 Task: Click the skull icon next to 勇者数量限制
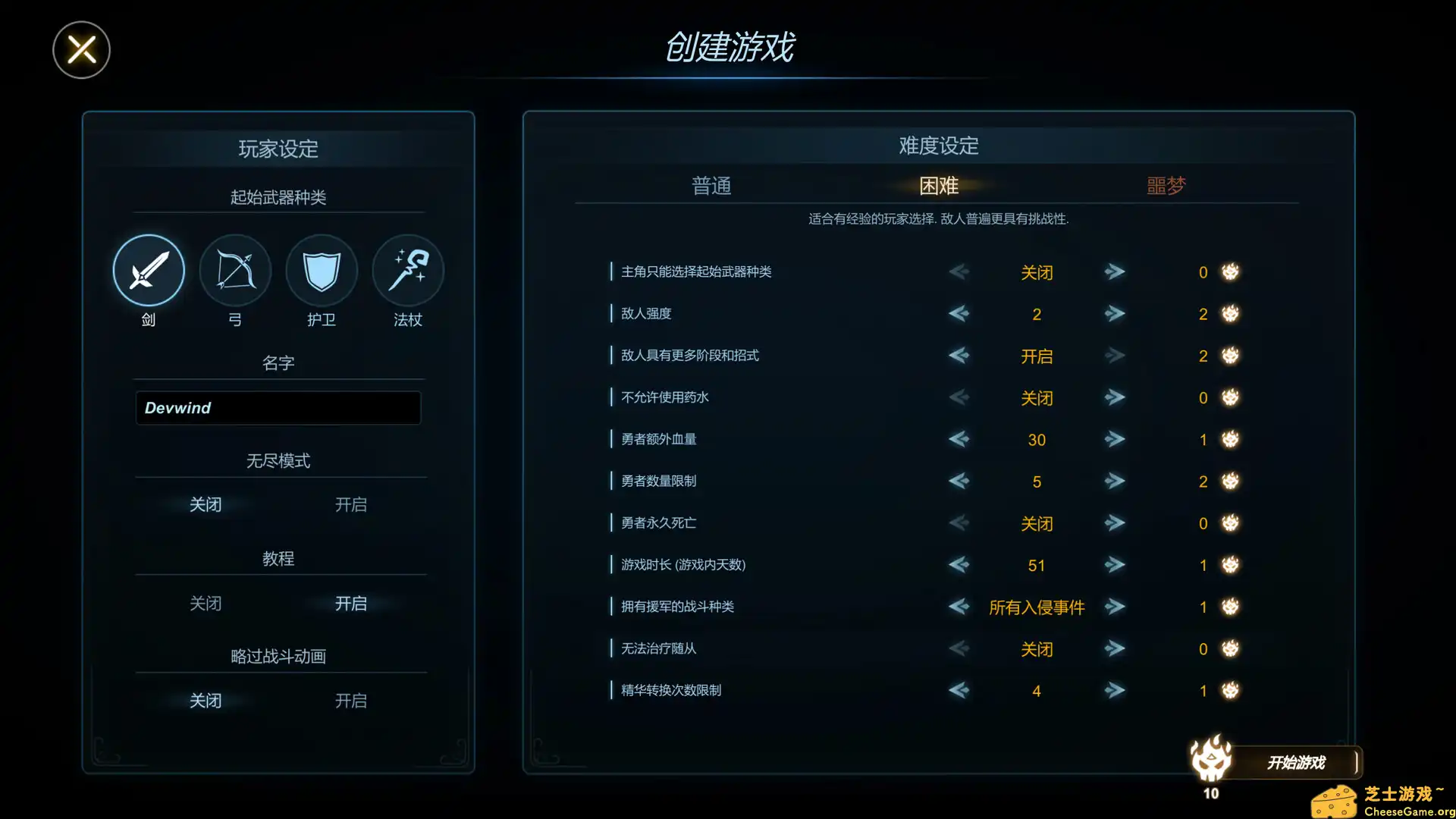pos(1230,481)
